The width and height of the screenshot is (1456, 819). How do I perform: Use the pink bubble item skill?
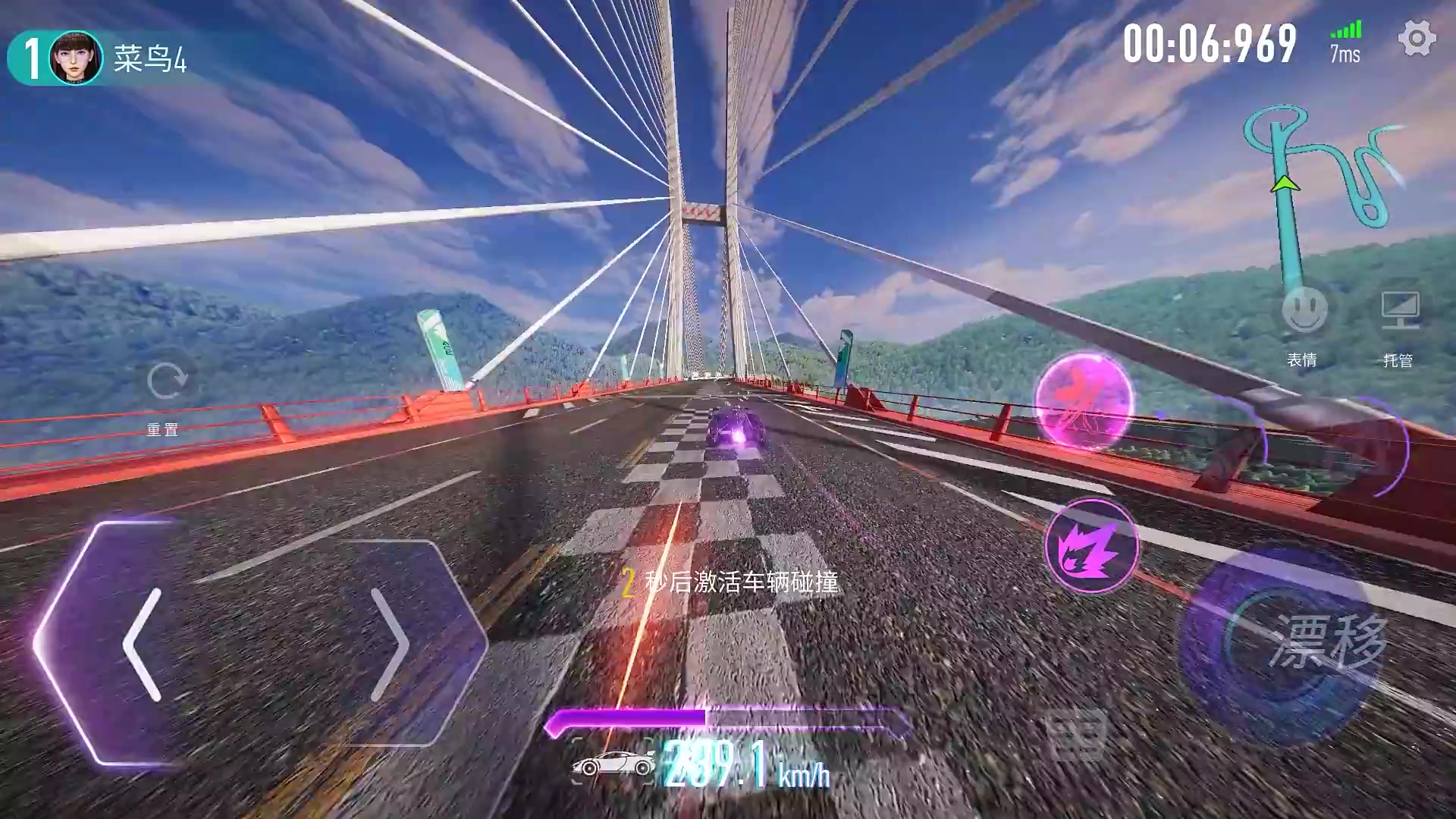(x=1084, y=400)
